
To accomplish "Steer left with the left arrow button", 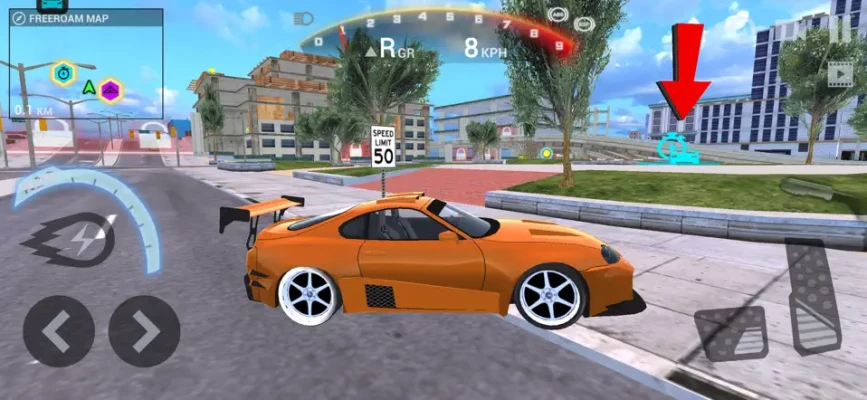I will click(x=58, y=331).
